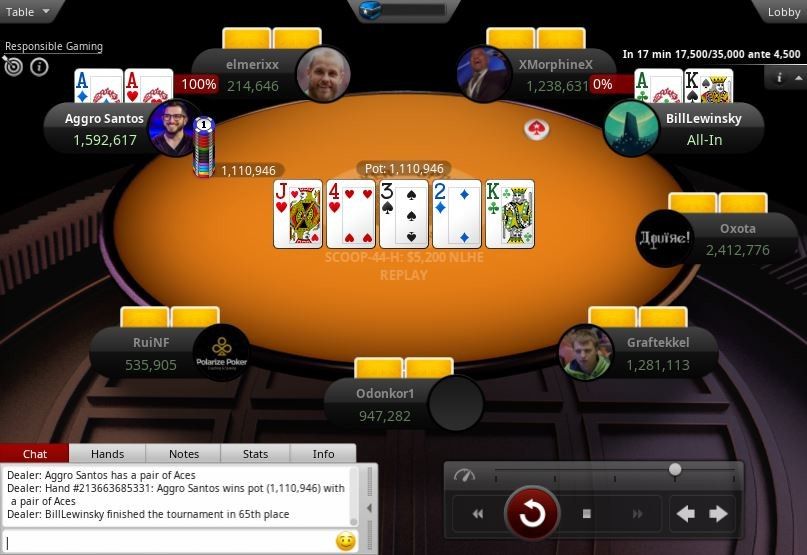Rewind the hand replay
This screenshot has height=555, width=807.
(x=478, y=514)
